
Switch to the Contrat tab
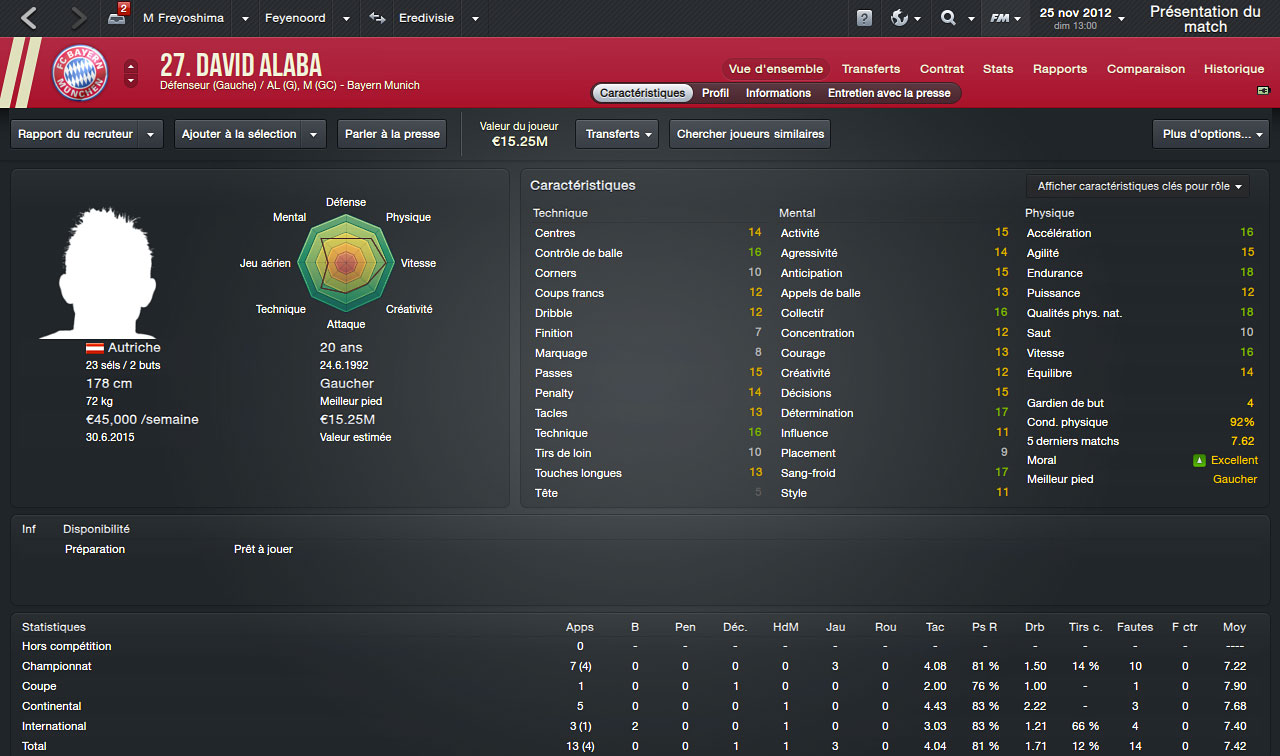click(942, 69)
